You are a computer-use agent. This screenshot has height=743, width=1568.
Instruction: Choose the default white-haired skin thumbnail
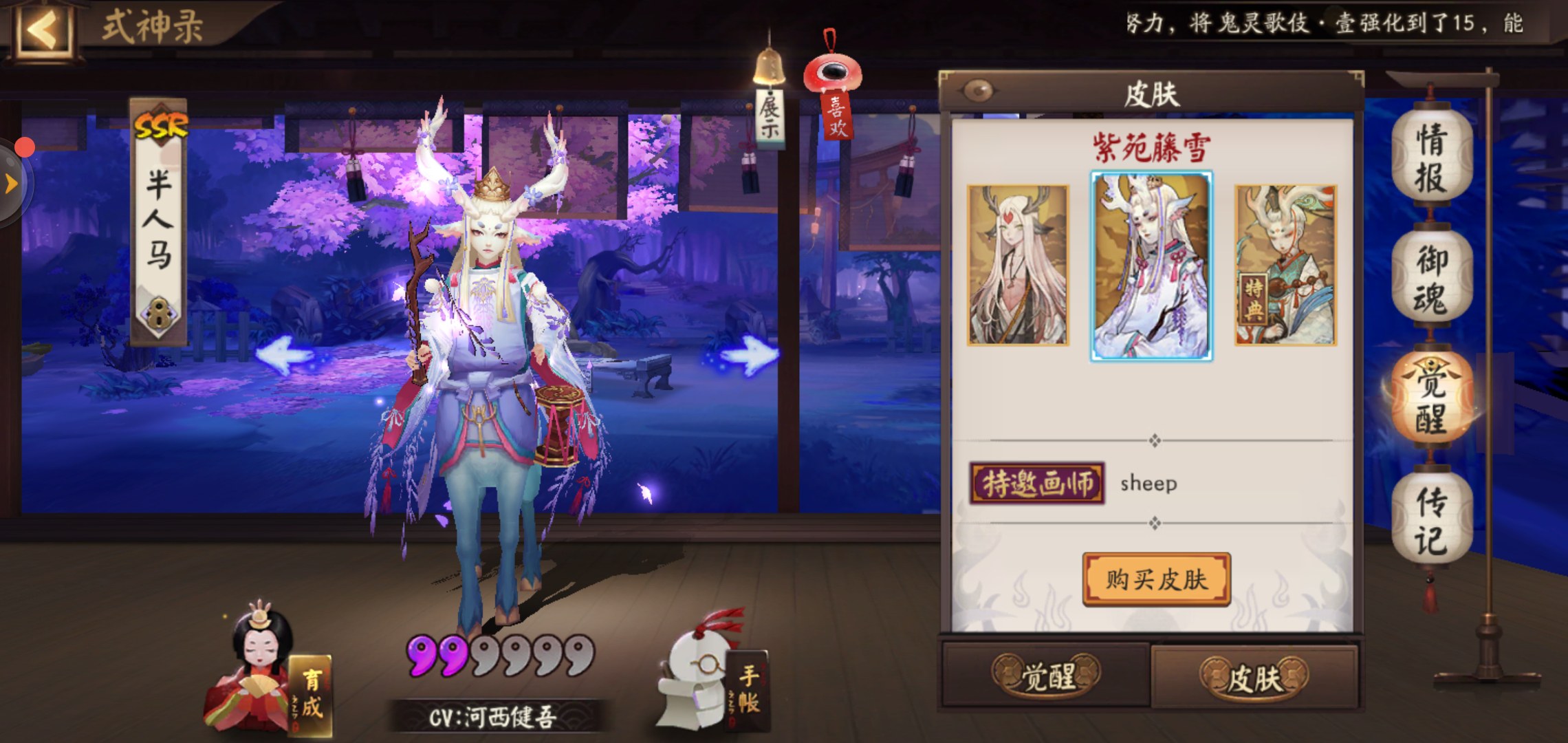coord(1017,265)
